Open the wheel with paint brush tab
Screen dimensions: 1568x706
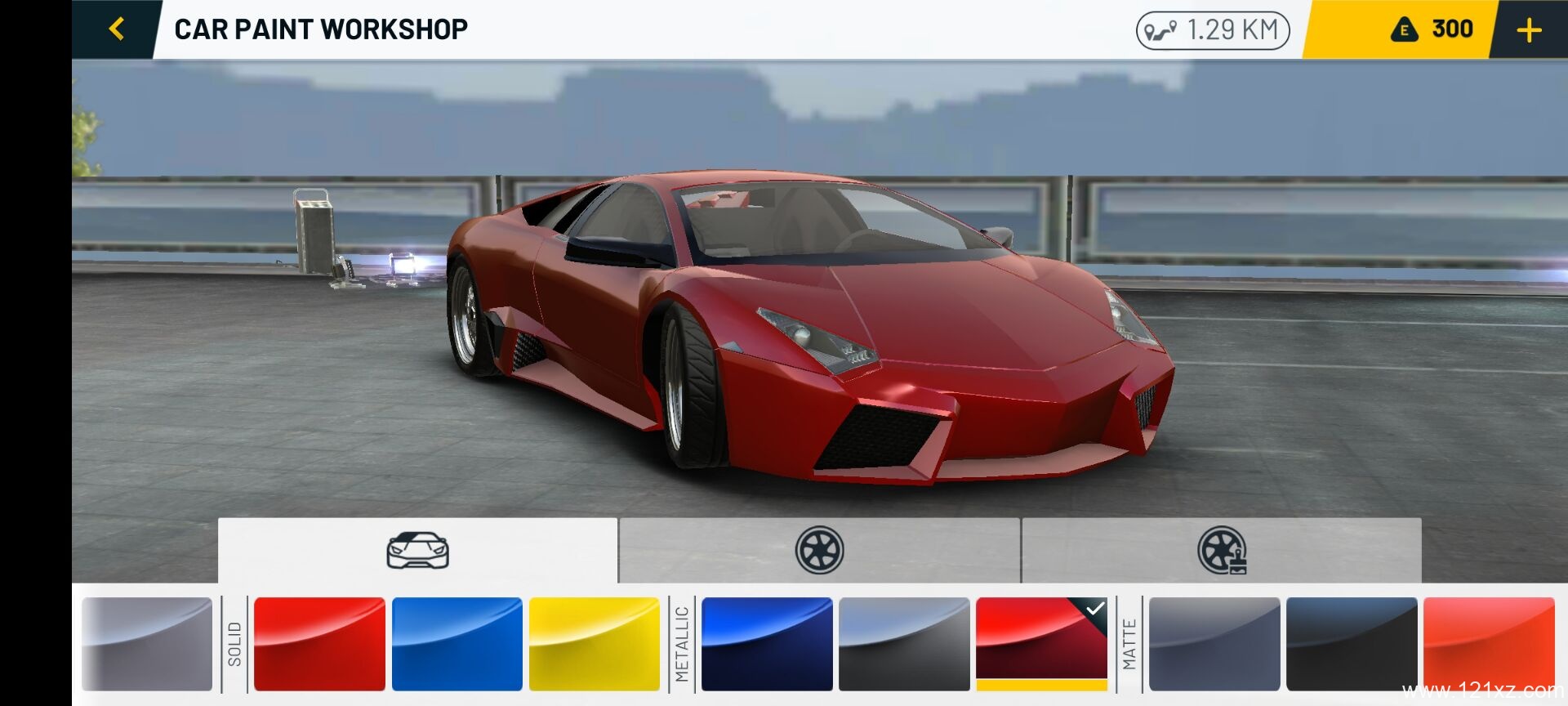(x=1222, y=550)
